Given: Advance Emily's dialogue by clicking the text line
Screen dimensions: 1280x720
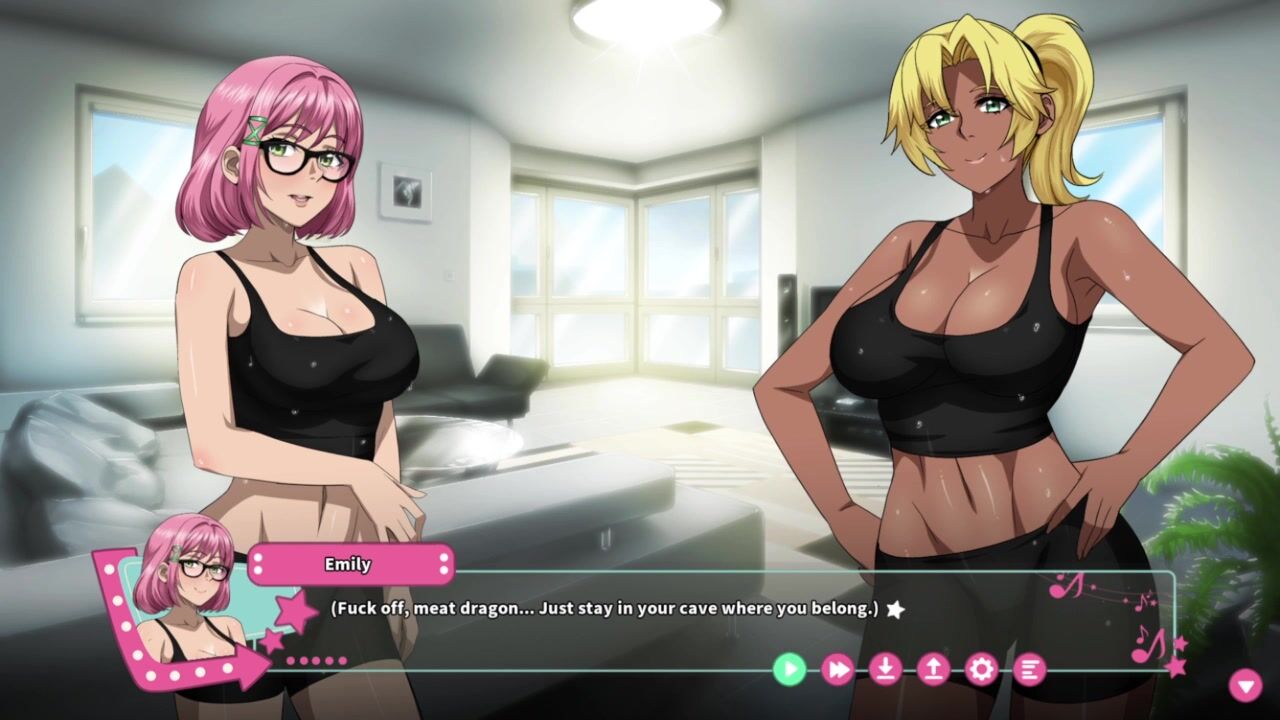Looking at the screenshot, I should 605,608.
